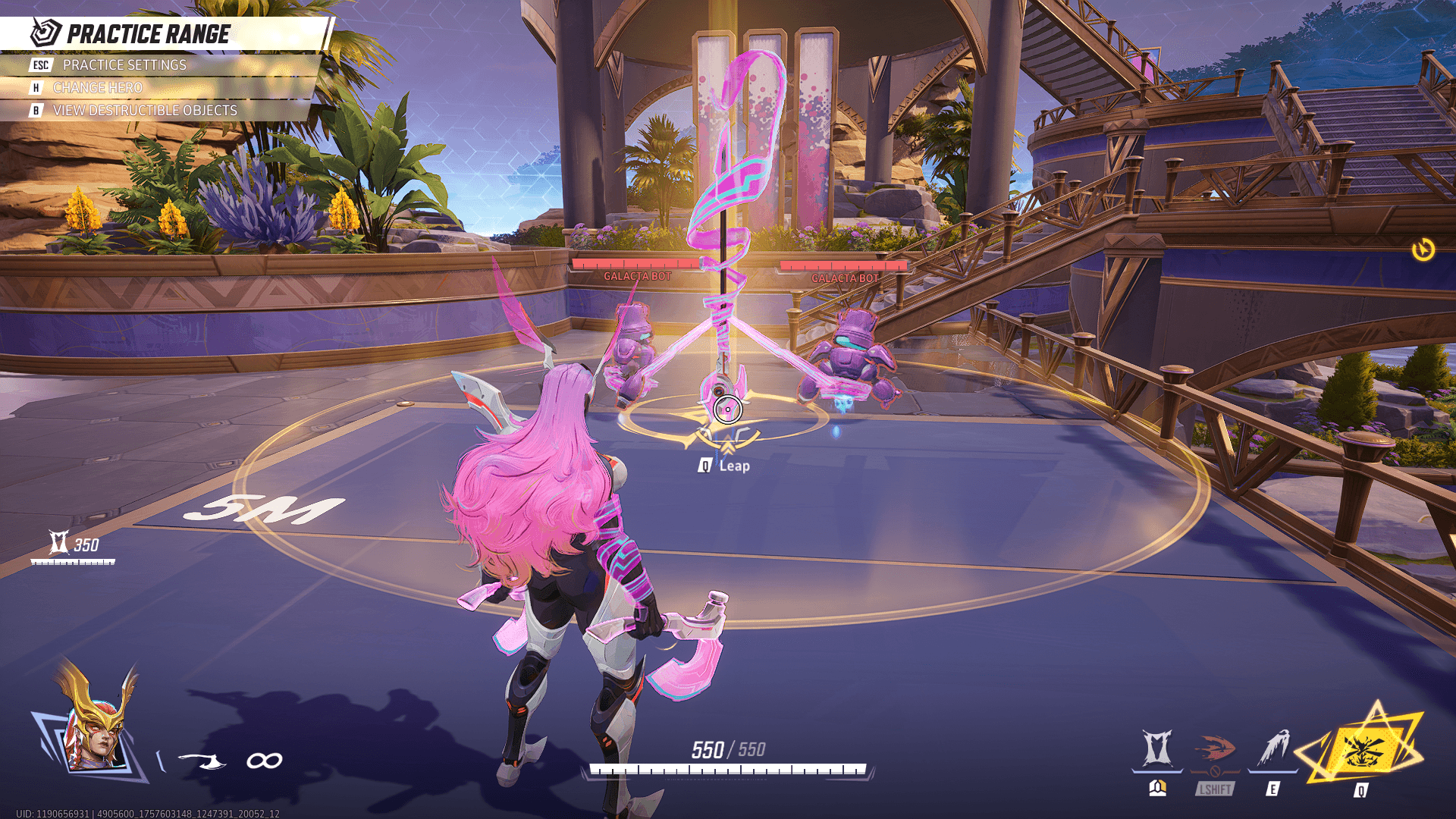Click the yellow circular timer icon
Screen dimensions: 1456x819
pyautogui.click(x=1423, y=249)
